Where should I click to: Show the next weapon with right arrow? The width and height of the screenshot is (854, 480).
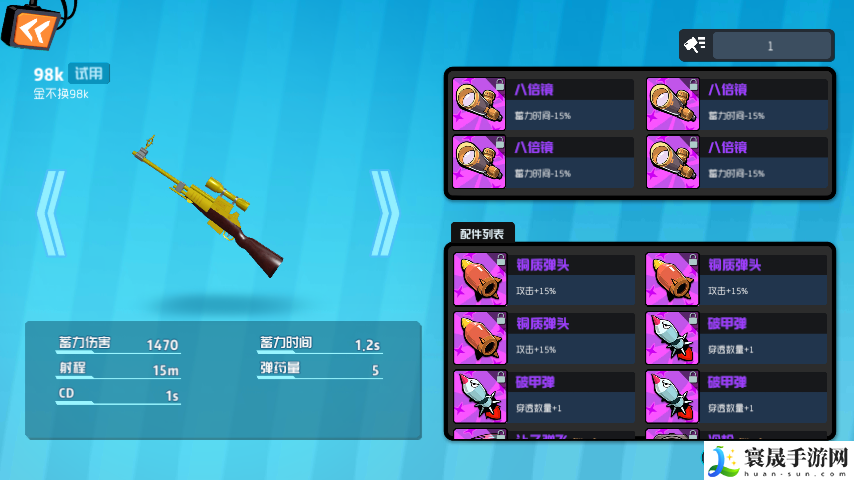(384, 213)
